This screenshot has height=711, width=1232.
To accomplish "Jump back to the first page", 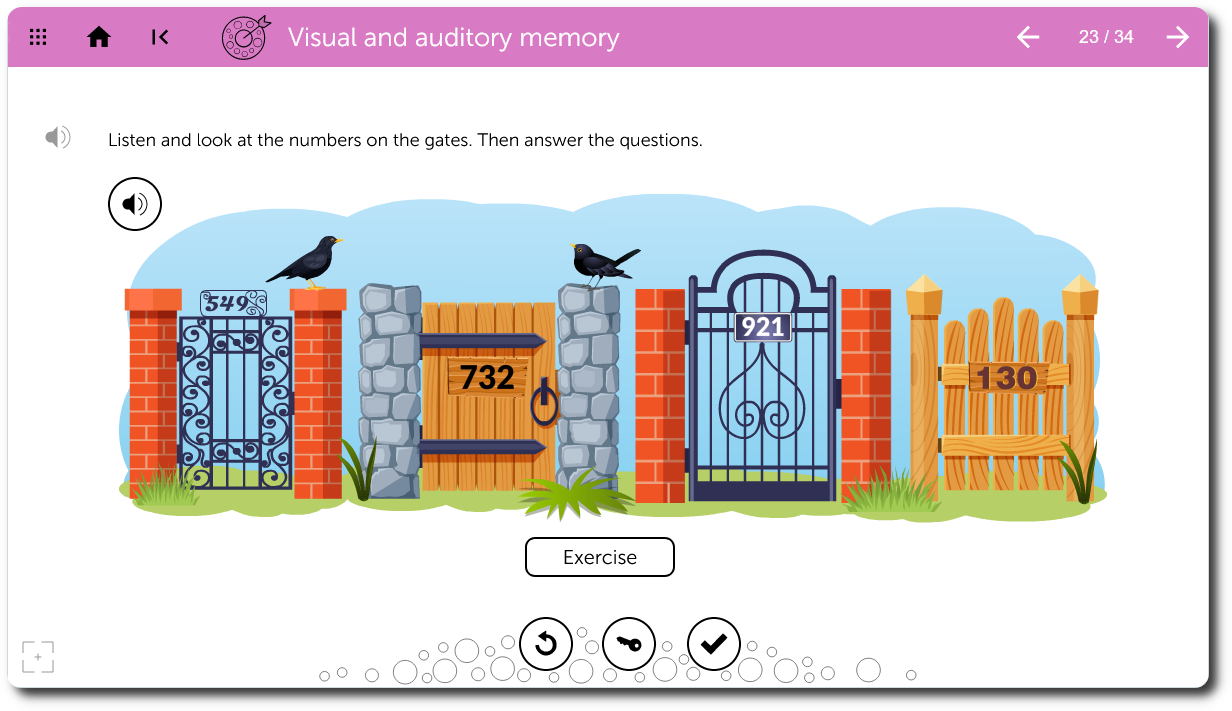I will click(x=160, y=38).
